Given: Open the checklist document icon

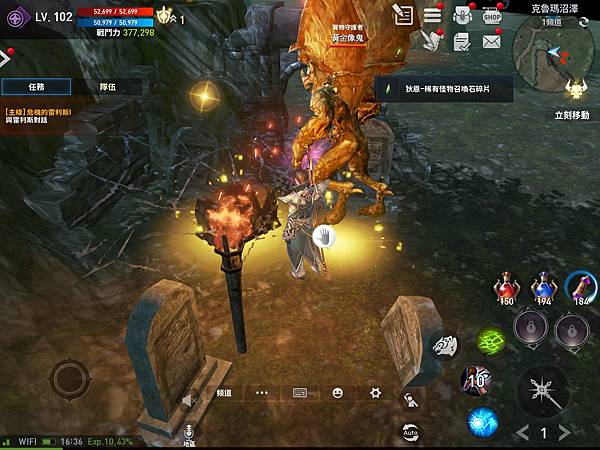Looking at the screenshot, I should [x=461, y=42].
